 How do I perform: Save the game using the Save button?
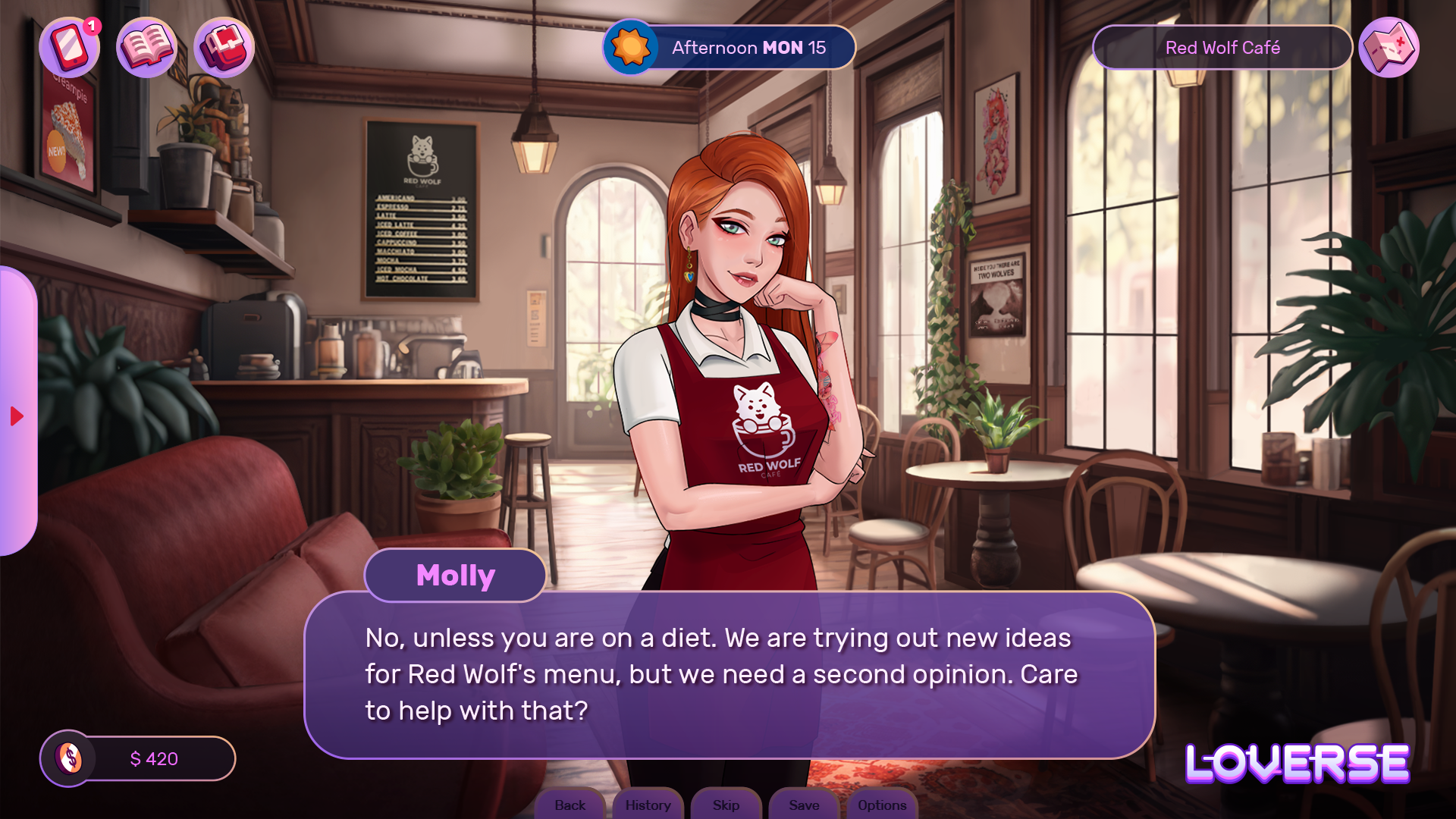point(803,805)
